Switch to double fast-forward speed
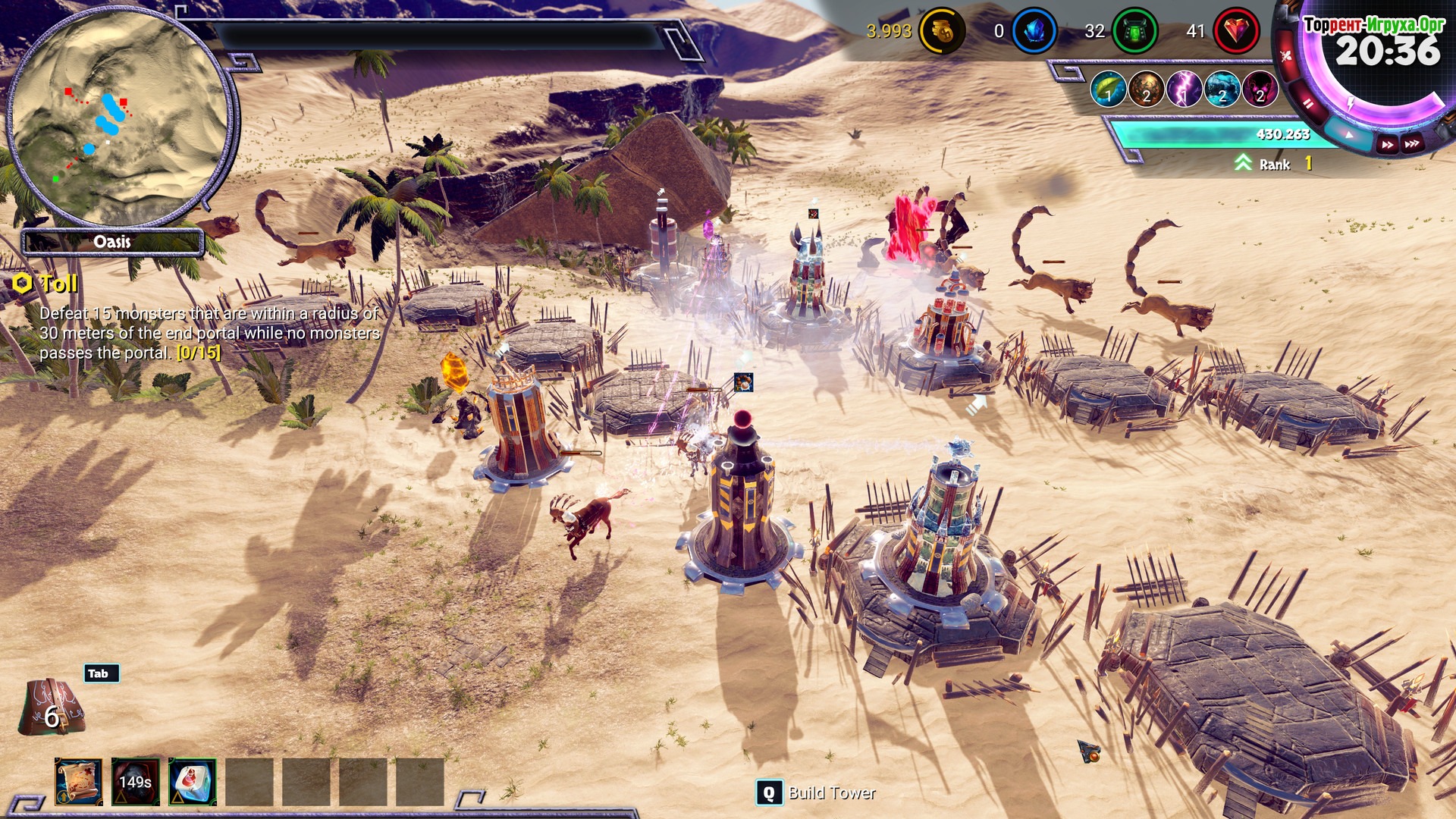Screen dimensions: 1456x819 1387,145
